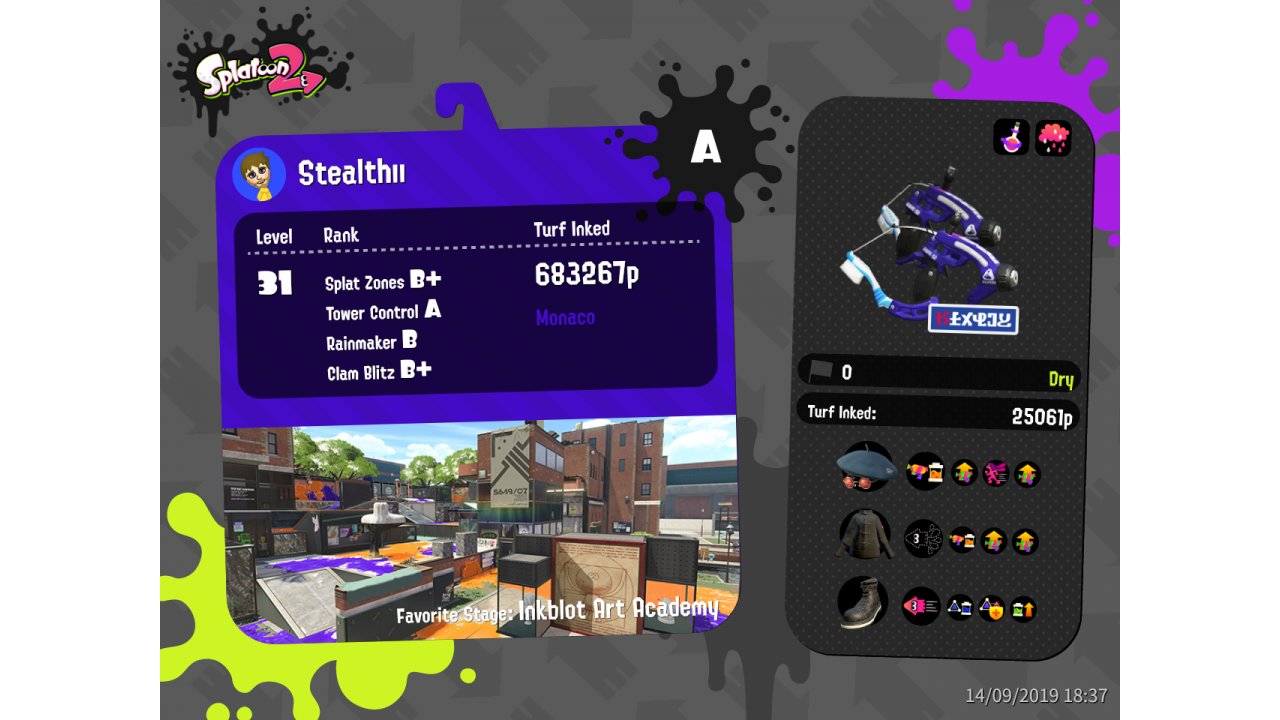Viewport: 1280px width, 720px height.
Task: Click the Run Speed Up ability on headgear
Action: [x=996, y=473]
